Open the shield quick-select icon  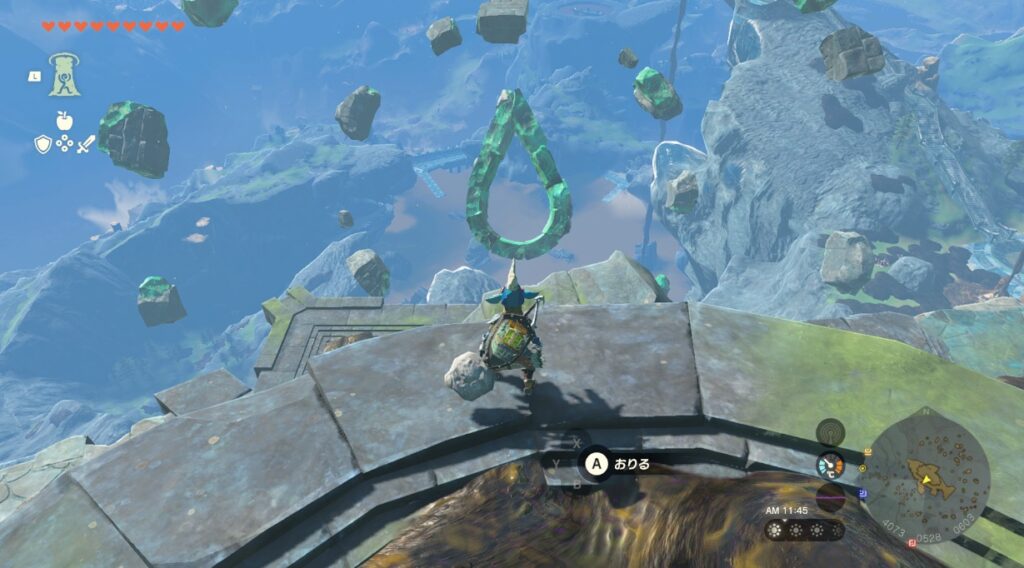[x=42, y=145]
